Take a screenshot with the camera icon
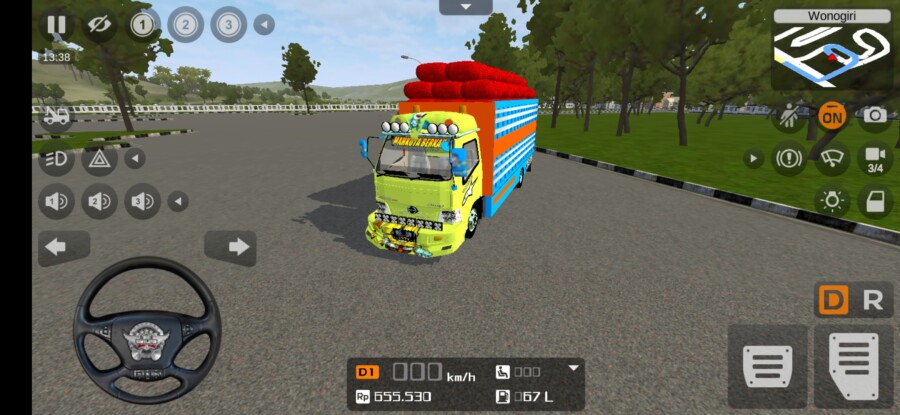Image resolution: width=900 pixels, height=415 pixels. 875,116
